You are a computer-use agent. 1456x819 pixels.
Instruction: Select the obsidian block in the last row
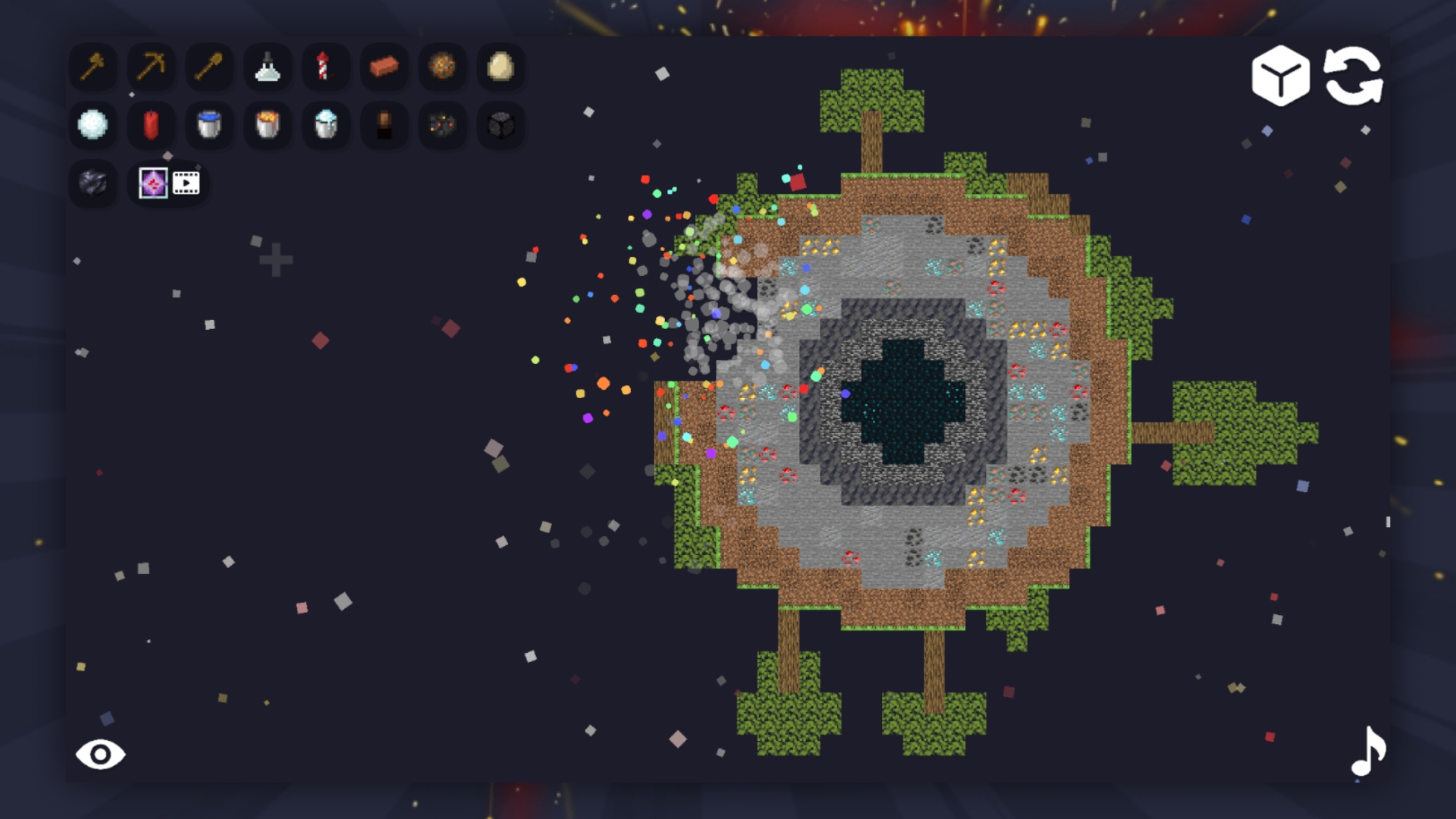click(x=93, y=181)
